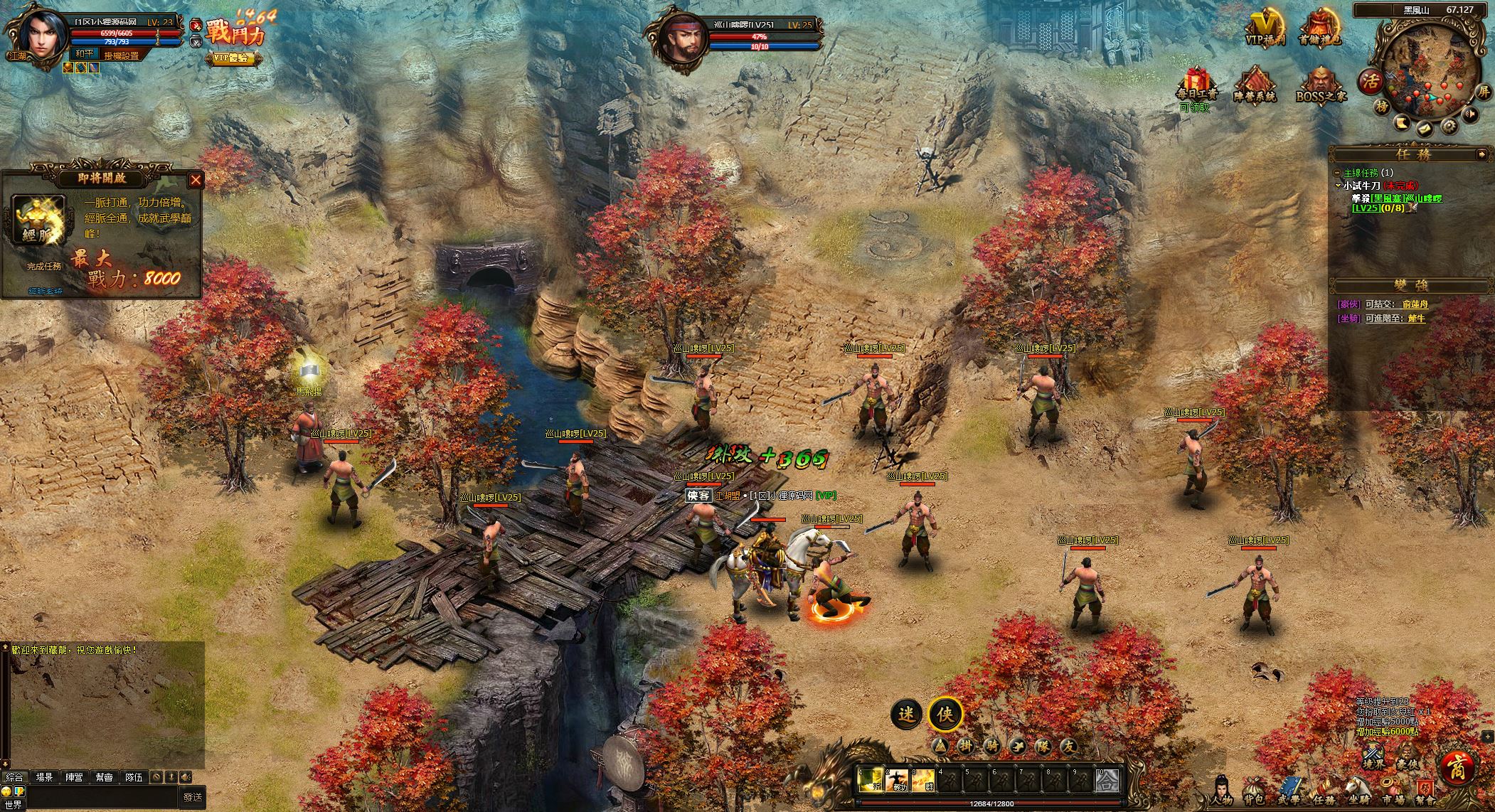Open the BOSS之家 menu
This screenshot has width=1495, height=812.
pyautogui.click(x=1320, y=87)
